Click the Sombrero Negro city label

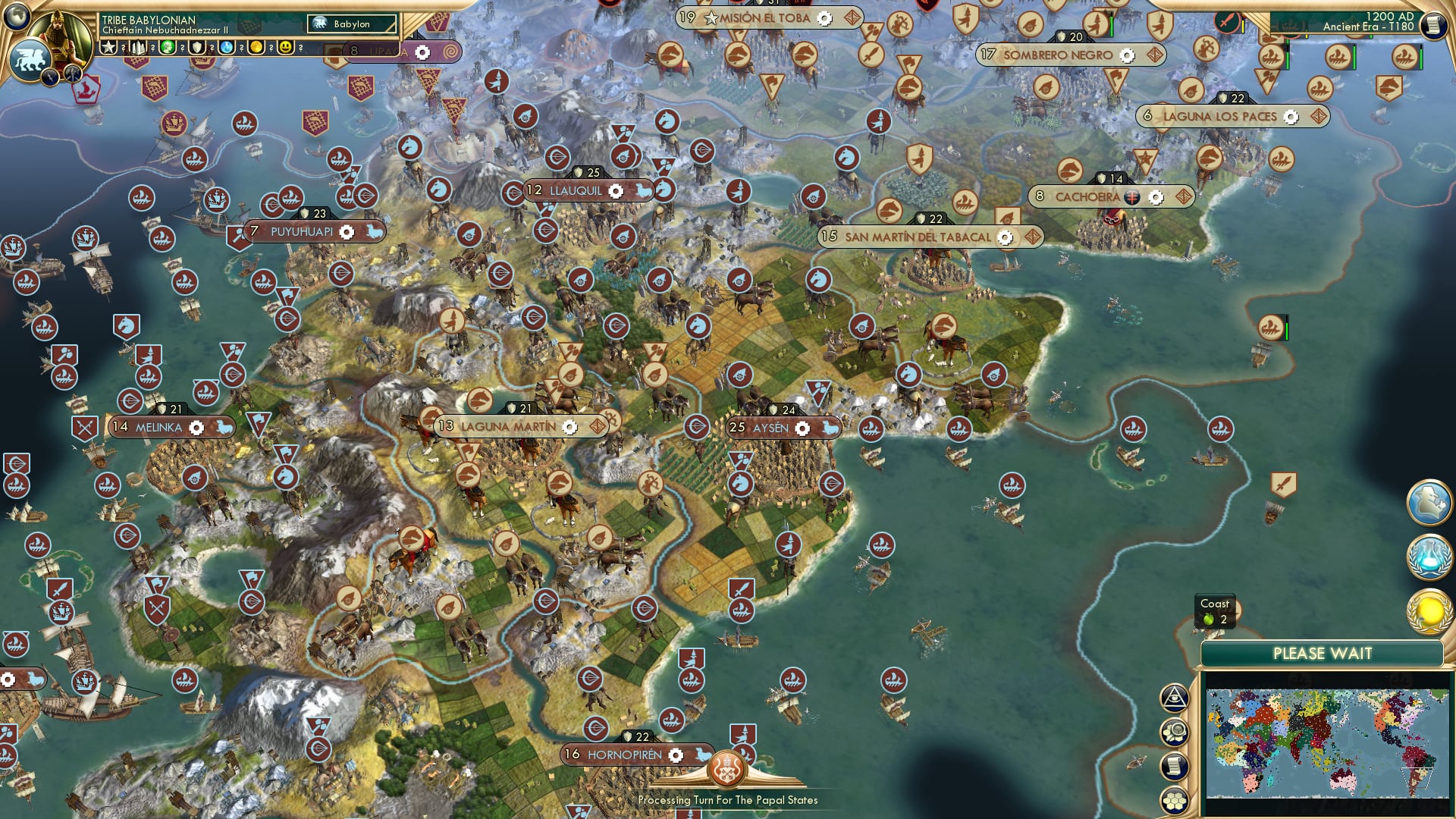pos(1057,55)
